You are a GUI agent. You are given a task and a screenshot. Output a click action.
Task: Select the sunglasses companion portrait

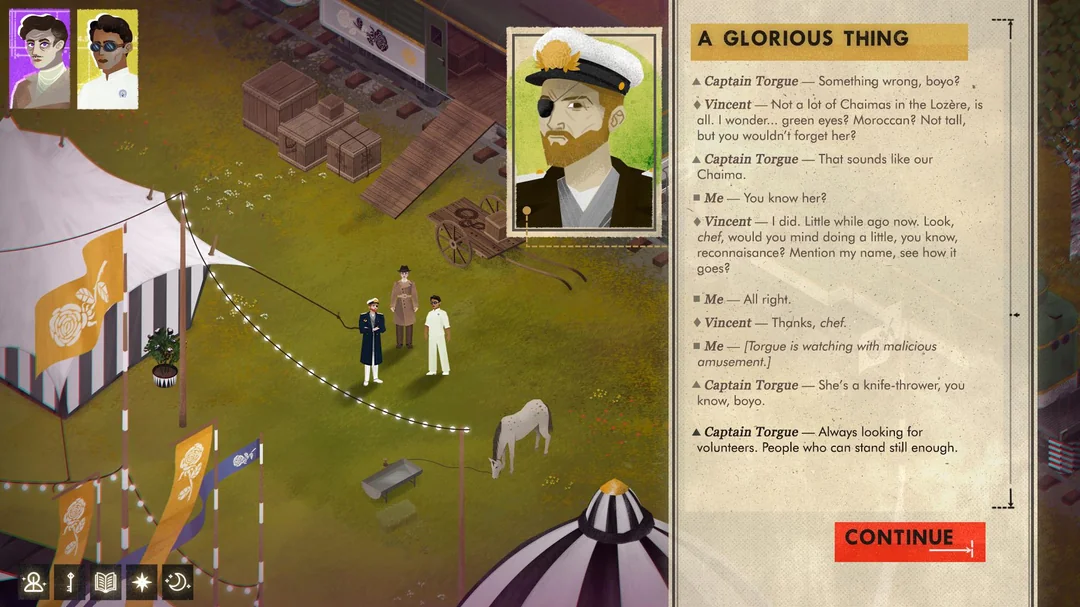tap(107, 59)
